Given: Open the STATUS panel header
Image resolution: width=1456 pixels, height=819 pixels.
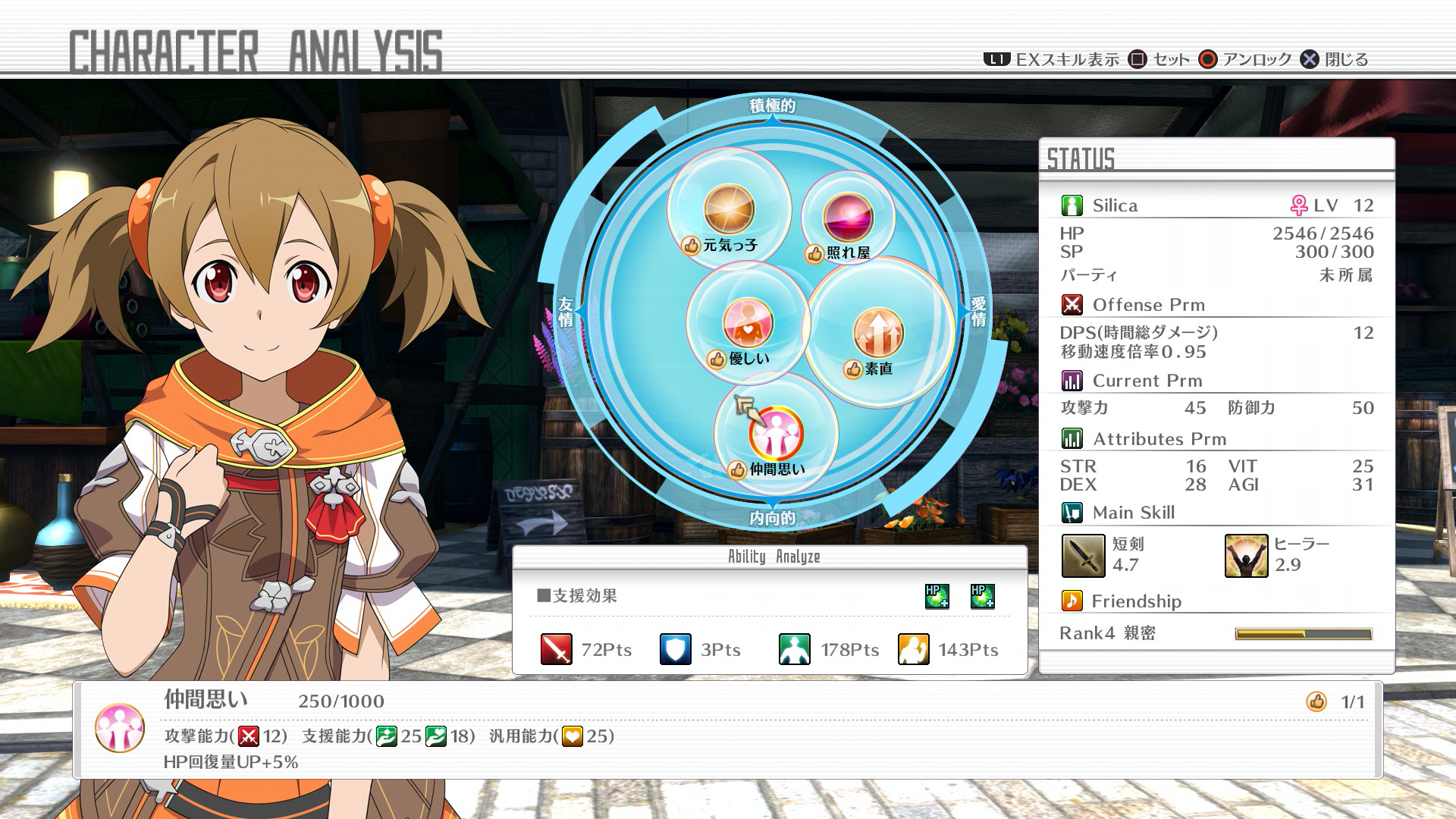Looking at the screenshot, I should (x=1081, y=155).
